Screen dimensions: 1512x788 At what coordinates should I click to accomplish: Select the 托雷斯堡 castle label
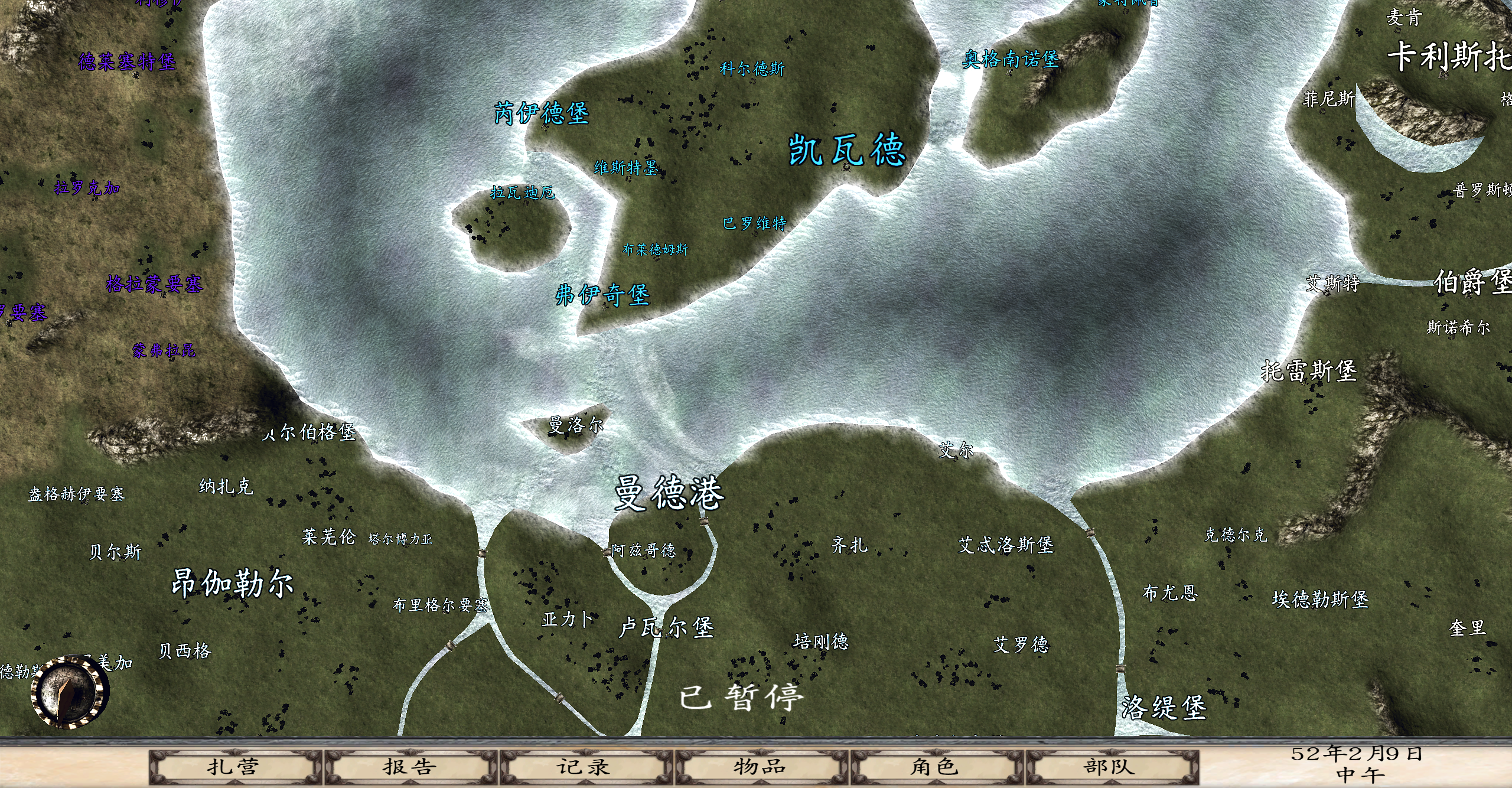[x=1309, y=371]
